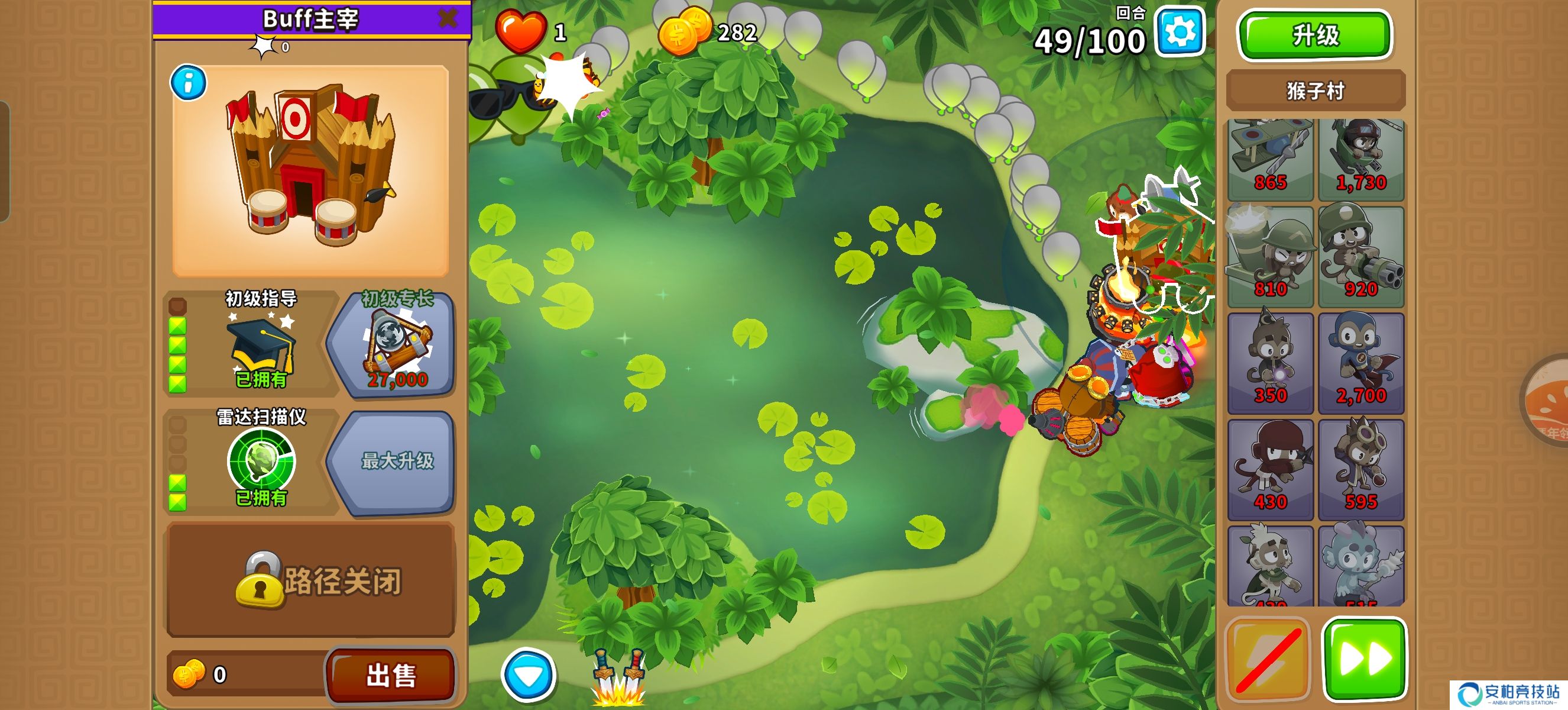
Task: Close the Buff主宰 tower panel
Action: pos(448,18)
